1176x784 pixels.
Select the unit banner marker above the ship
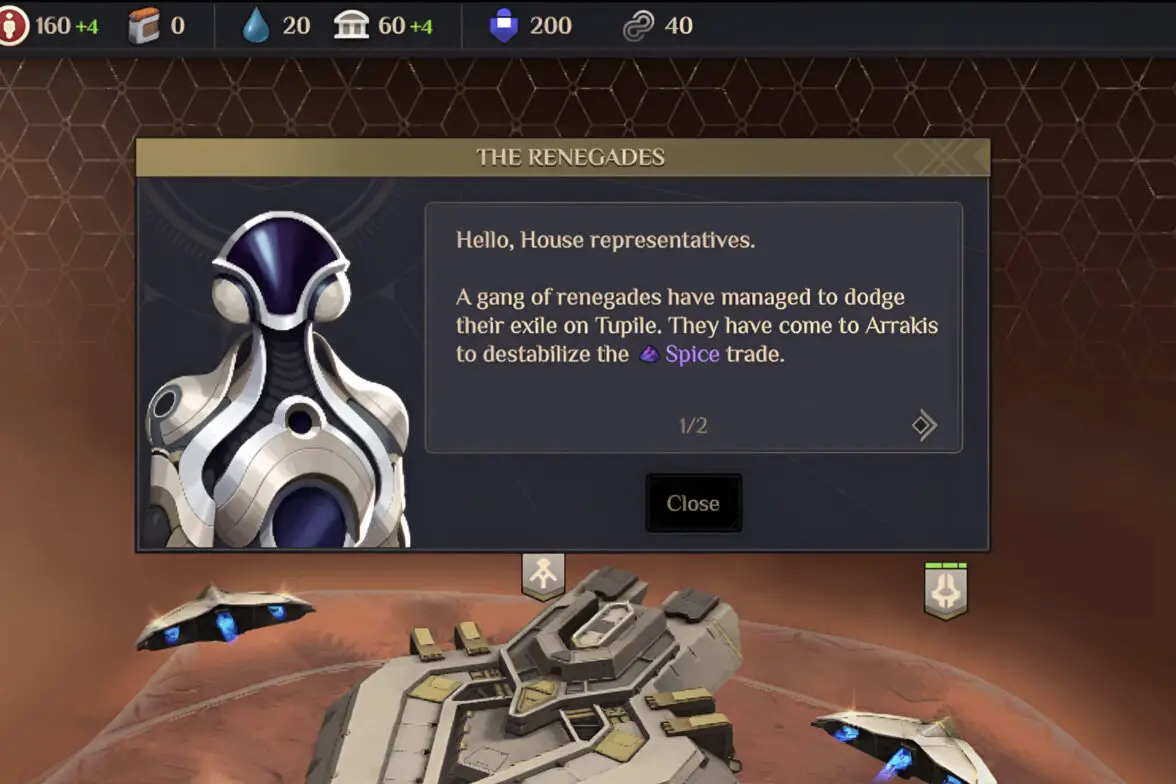click(x=543, y=574)
